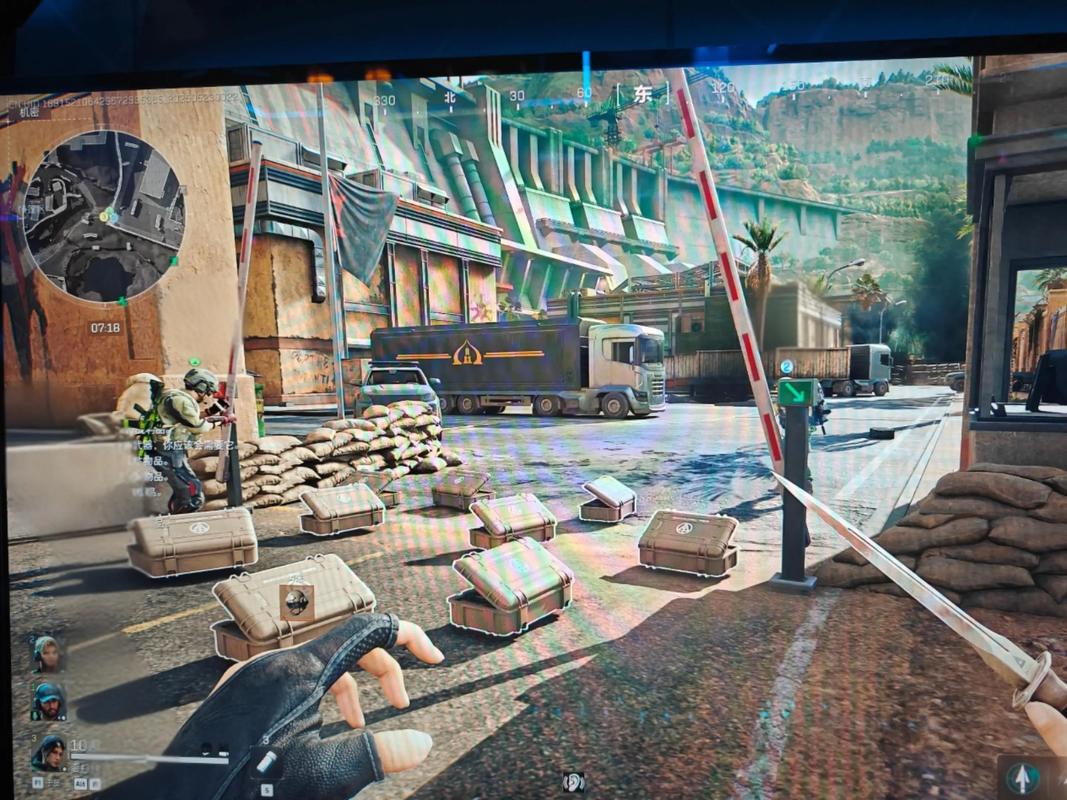Open the circular minimap
Viewport: 1067px width, 800px height.
click(x=103, y=215)
